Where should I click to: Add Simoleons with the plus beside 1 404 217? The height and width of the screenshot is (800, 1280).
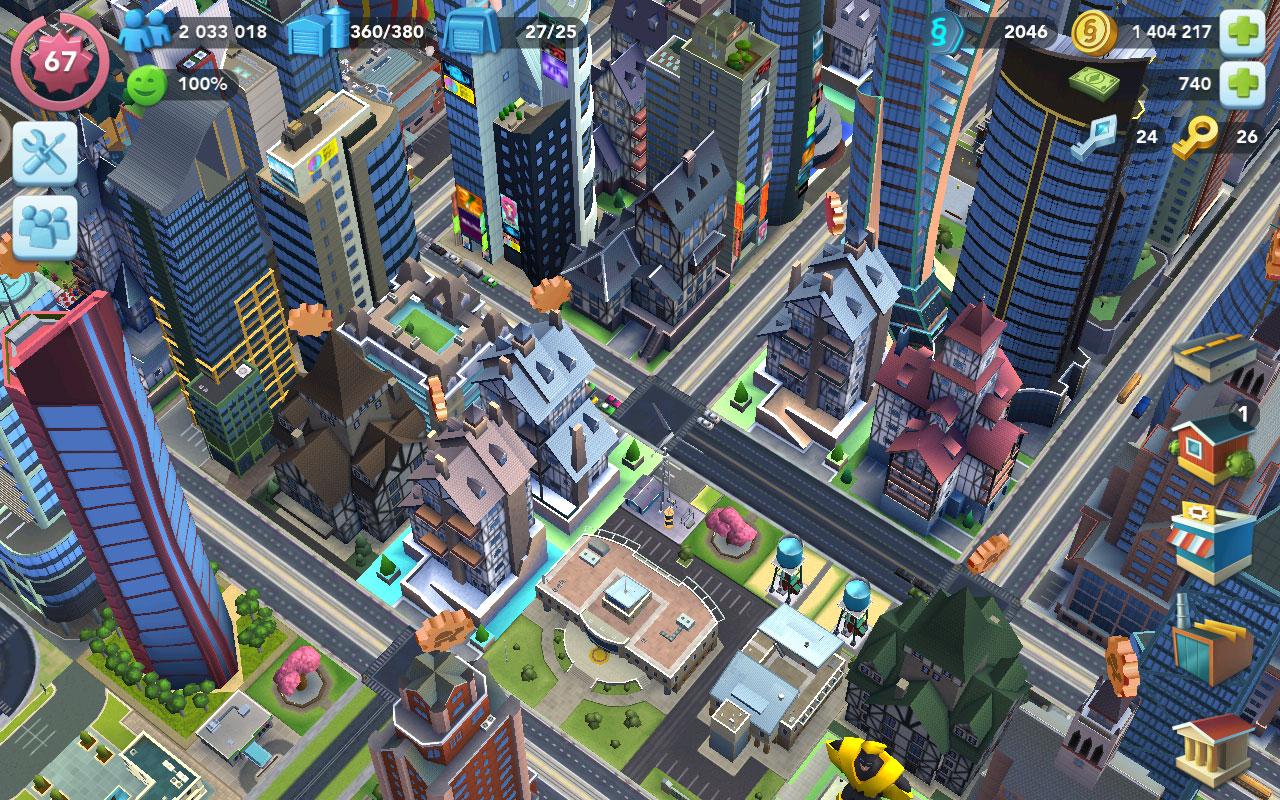pos(1243,32)
